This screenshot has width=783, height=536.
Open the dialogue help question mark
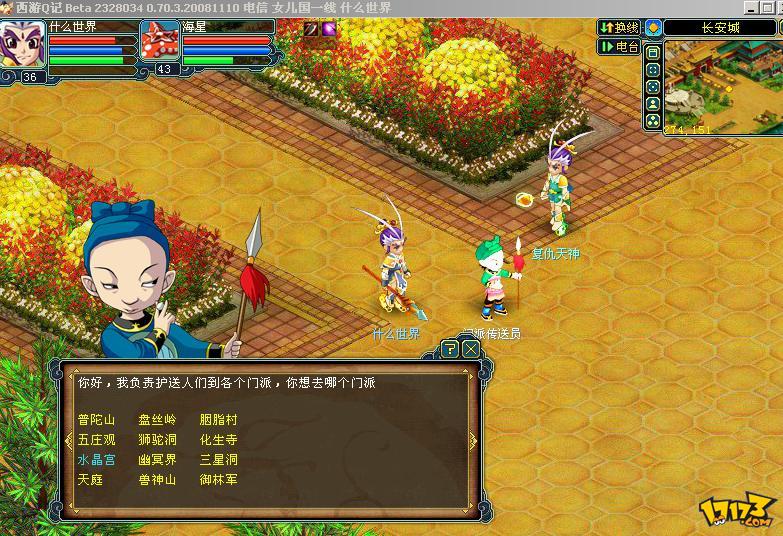coord(450,349)
